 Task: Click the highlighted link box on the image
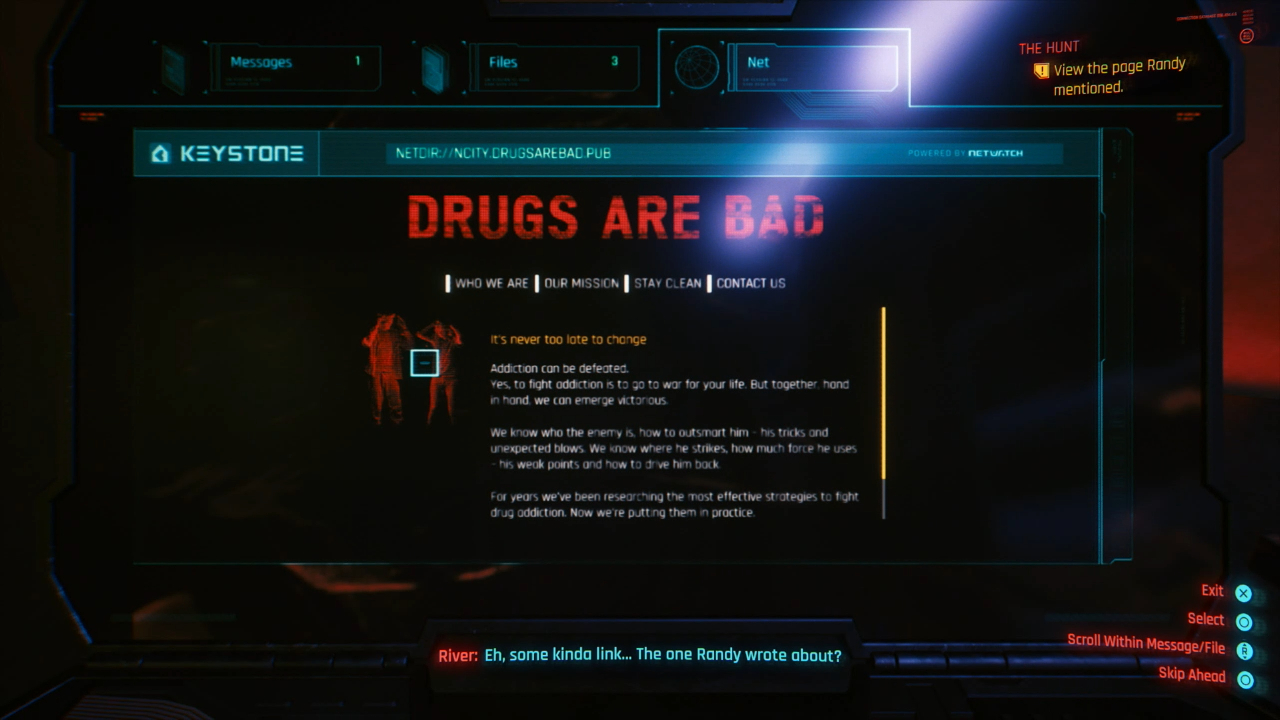(424, 362)
